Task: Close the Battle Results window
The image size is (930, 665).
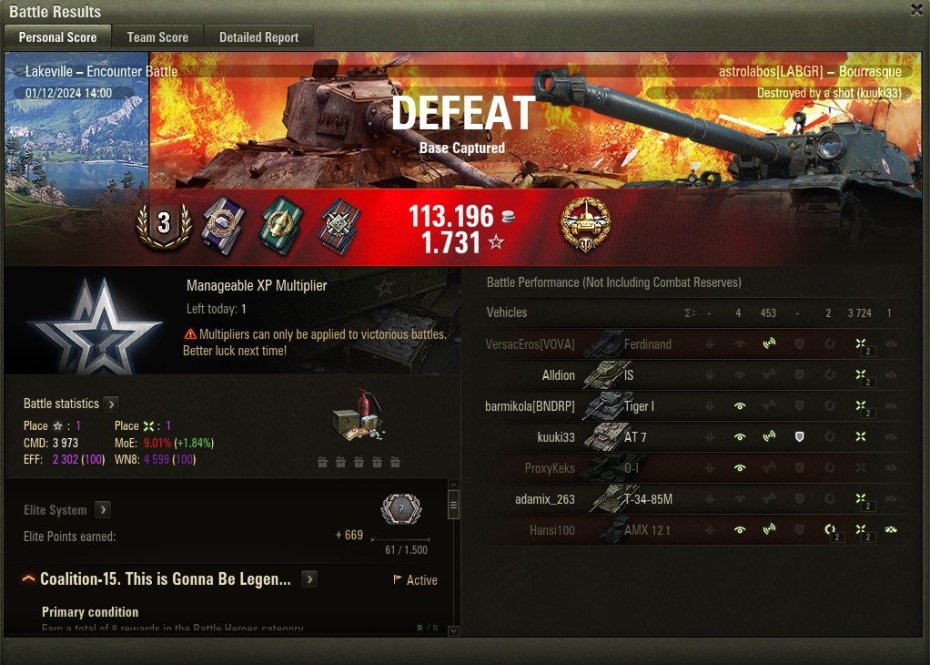Action: coord(916,10)
